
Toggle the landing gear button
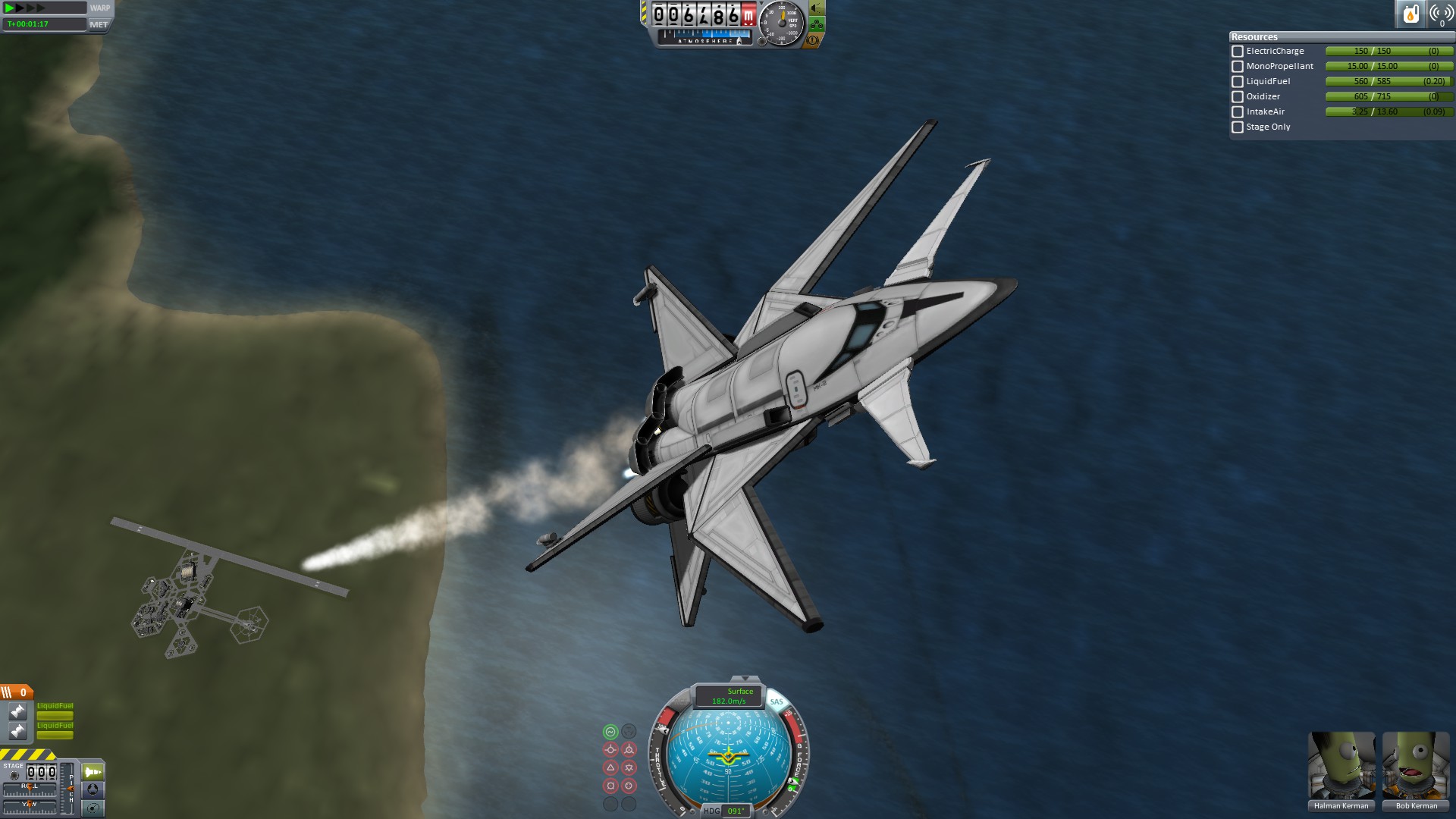click(817, 24)
